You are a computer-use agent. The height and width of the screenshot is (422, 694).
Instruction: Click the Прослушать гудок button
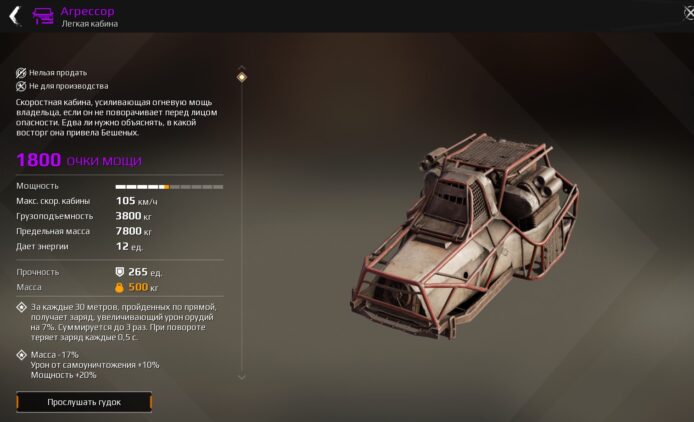(x=84, y=402)
